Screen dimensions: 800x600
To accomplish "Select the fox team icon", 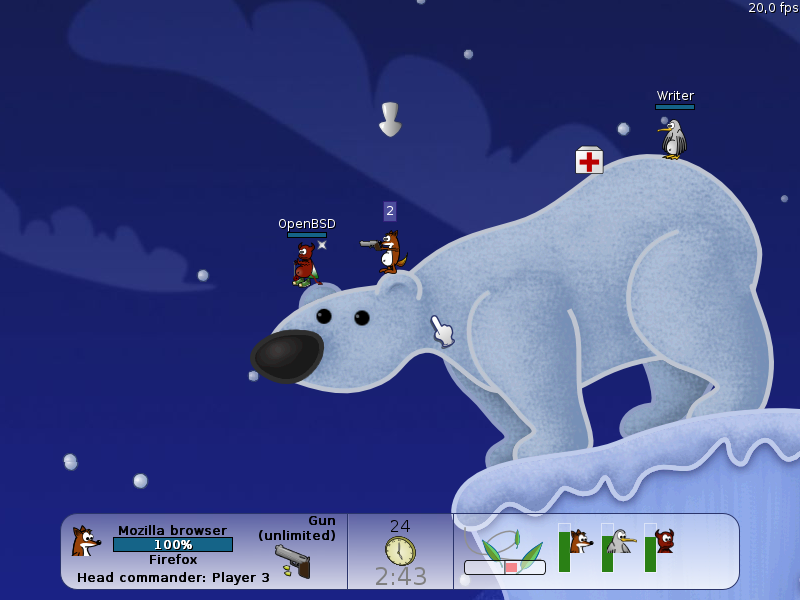I will (580, 542).
